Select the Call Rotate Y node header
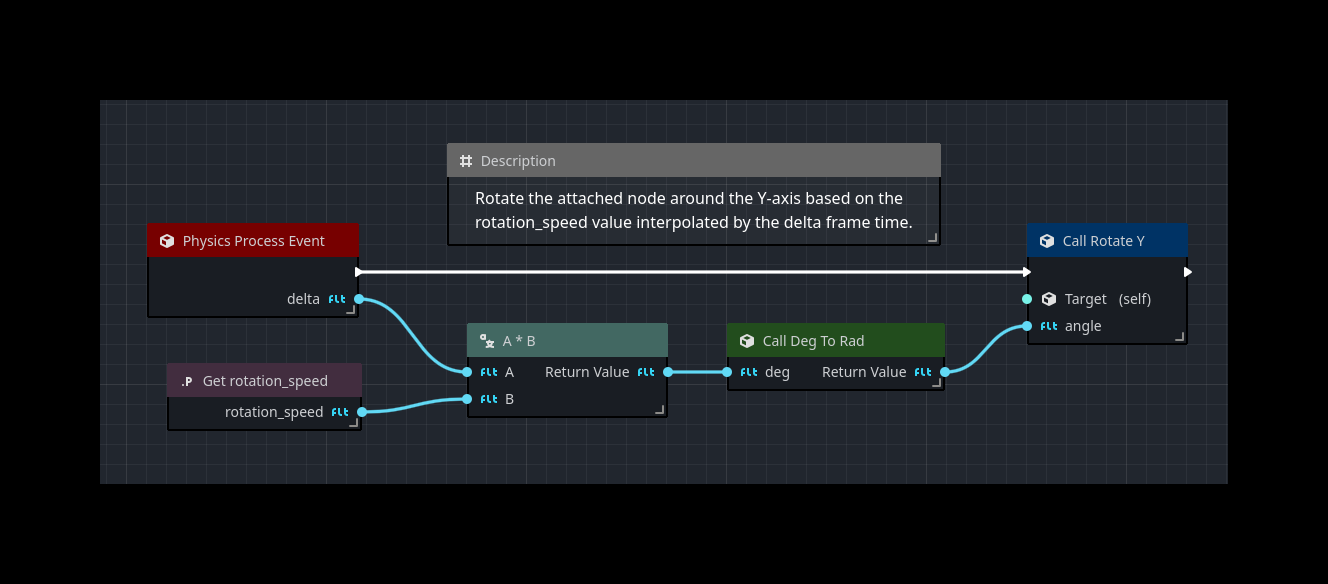 pyautogui.click(x=1106, y=241)
